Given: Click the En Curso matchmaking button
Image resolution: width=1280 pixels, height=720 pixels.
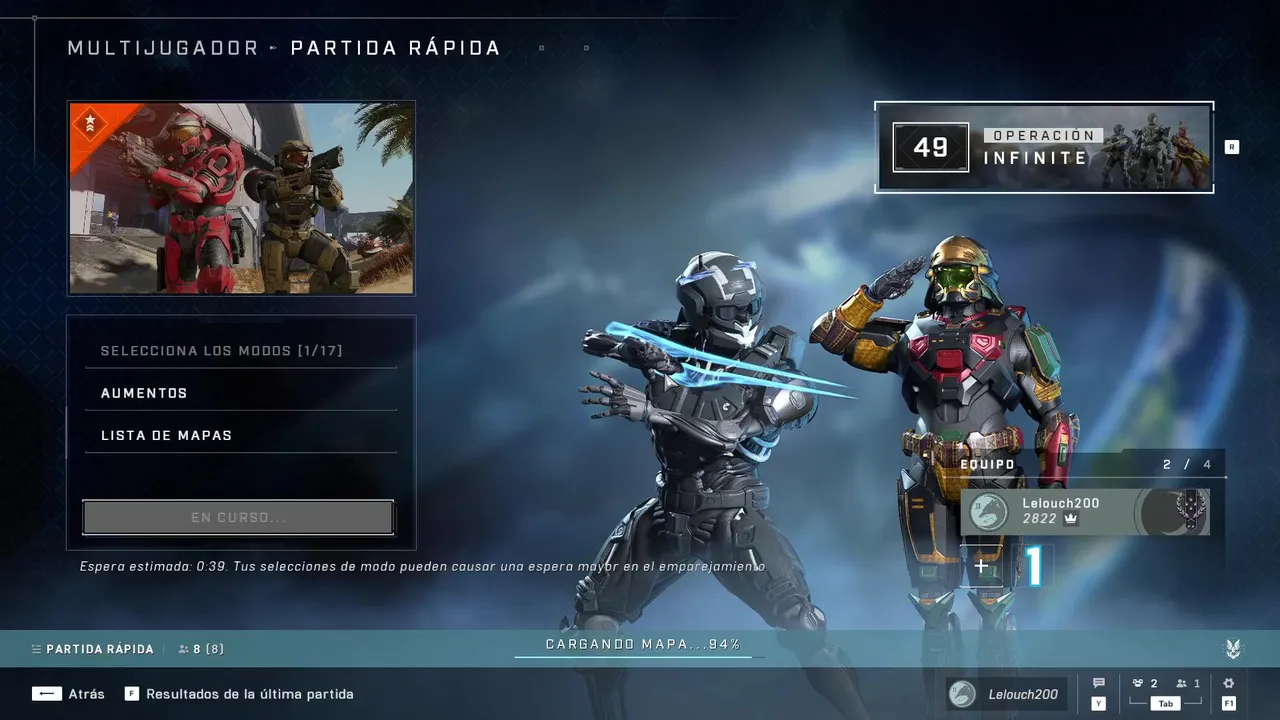Looking at the screenshot, I should (238, 518).
